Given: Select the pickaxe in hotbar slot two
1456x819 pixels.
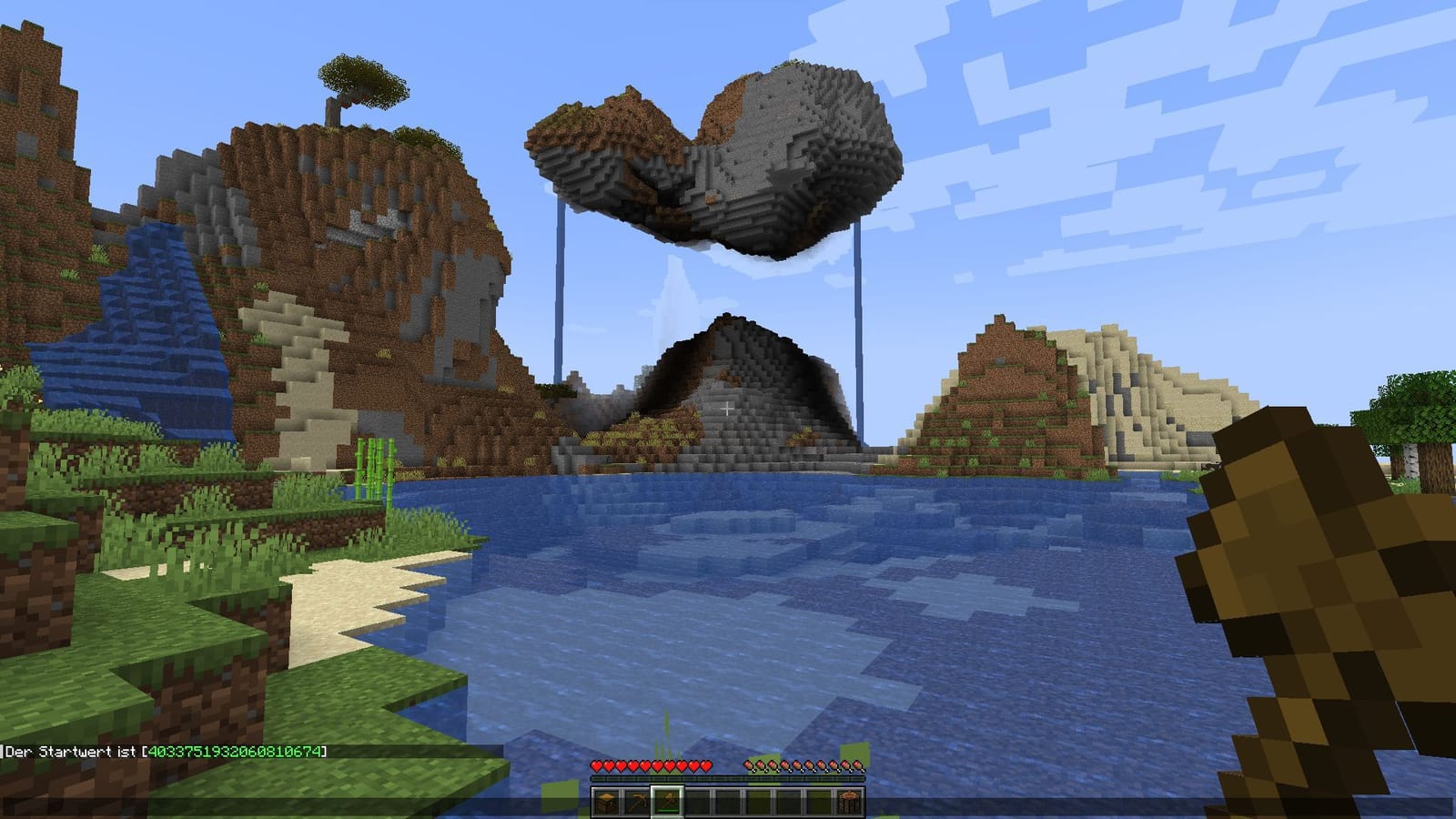Looking at the screenshot, I should coord(637,801).
